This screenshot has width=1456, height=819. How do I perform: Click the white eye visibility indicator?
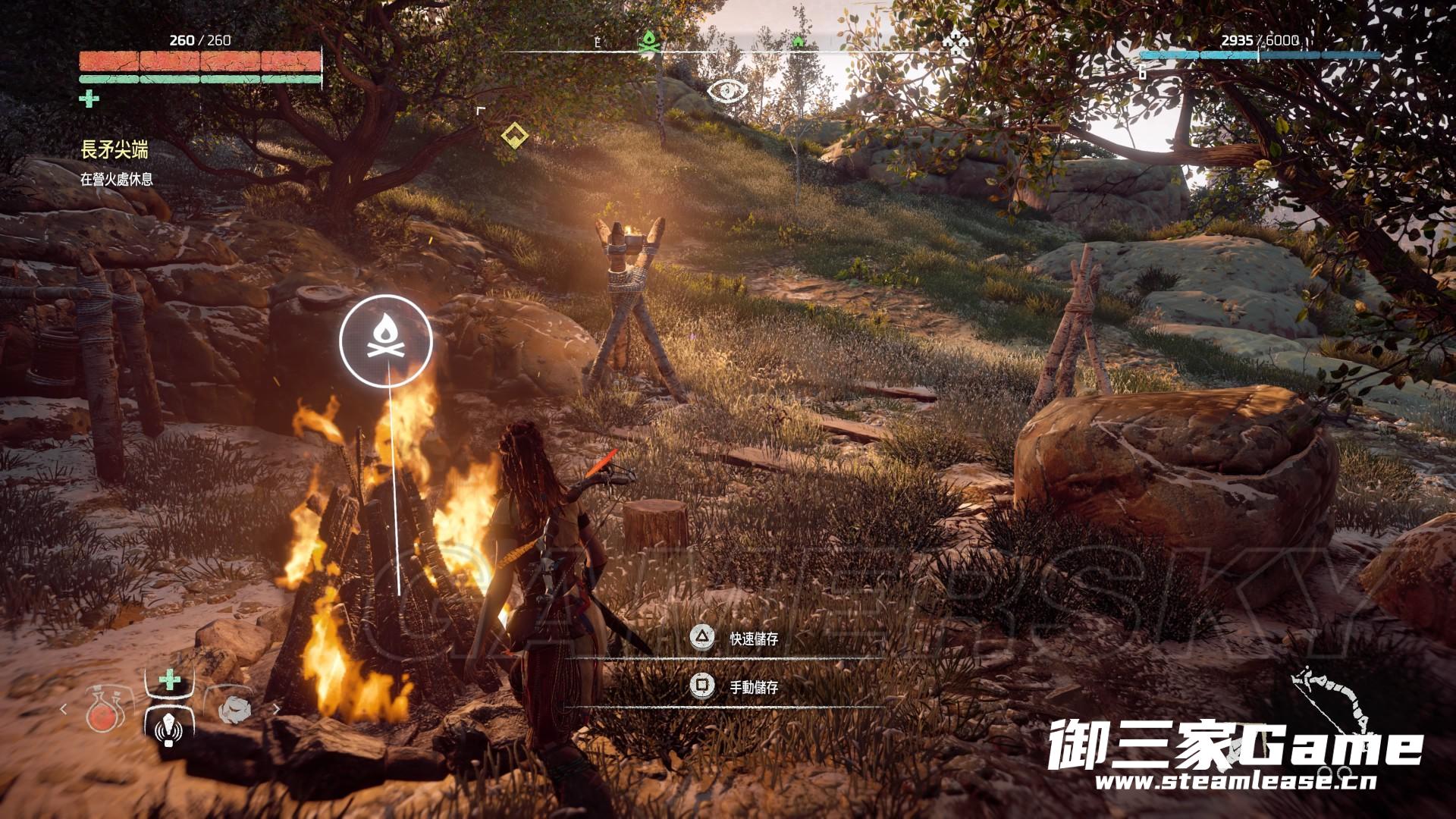(x=727, y=91)
